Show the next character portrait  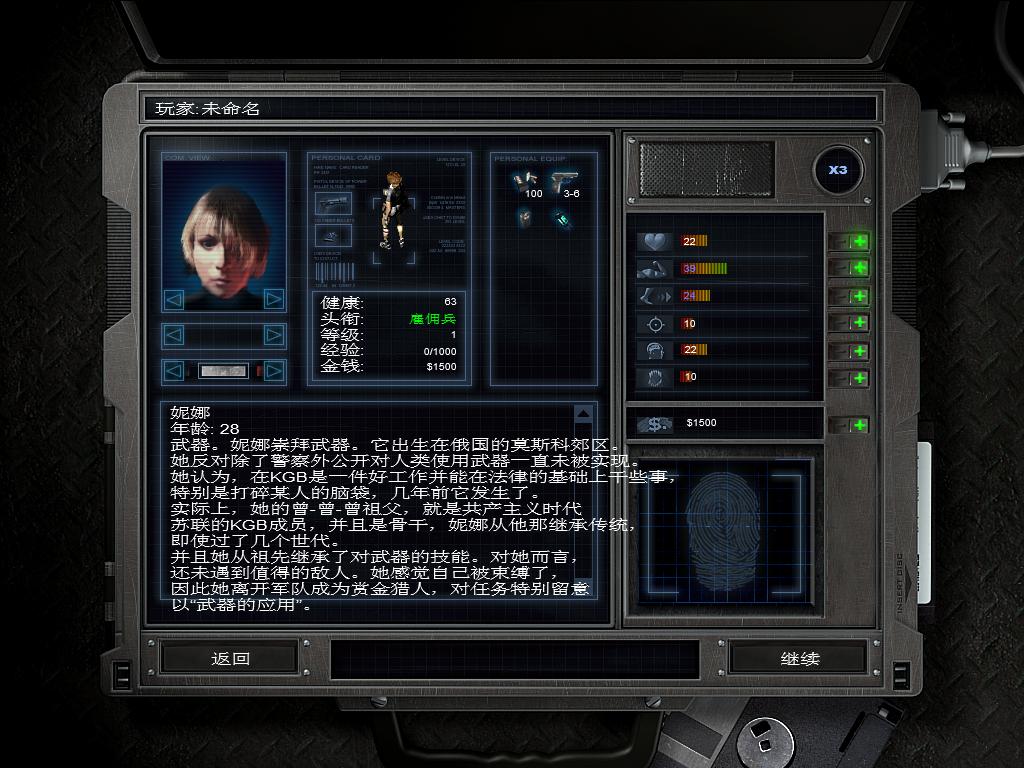pyautogui.click(x=273, y=299)
